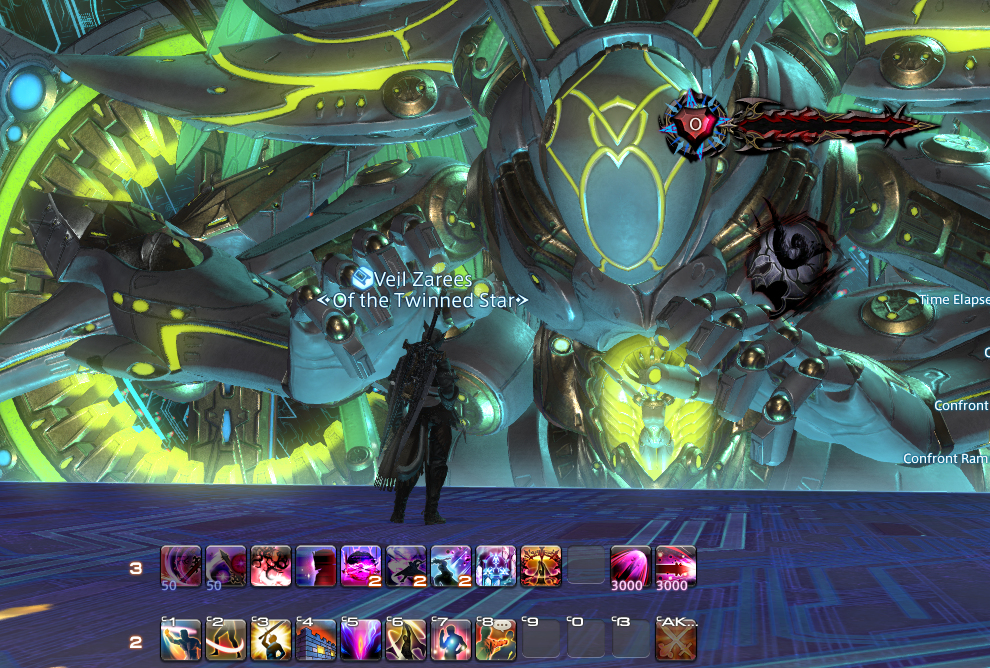Click the crossed swords AK slot
Screen dimensions: 990x668
point(676,640)
